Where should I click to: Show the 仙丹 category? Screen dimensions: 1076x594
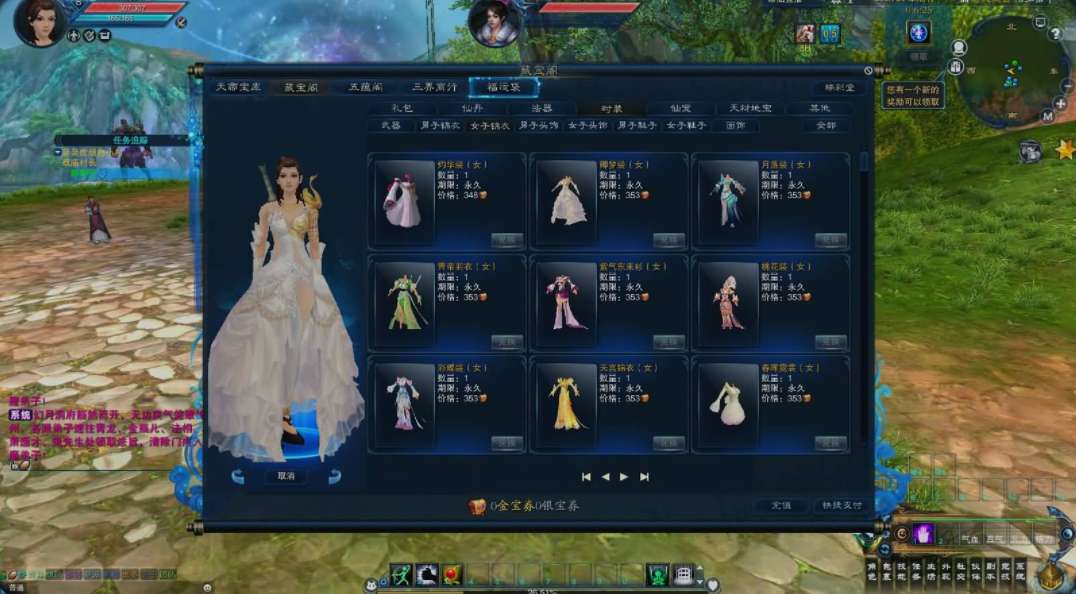pyautogui.click(x=472, y=108)
